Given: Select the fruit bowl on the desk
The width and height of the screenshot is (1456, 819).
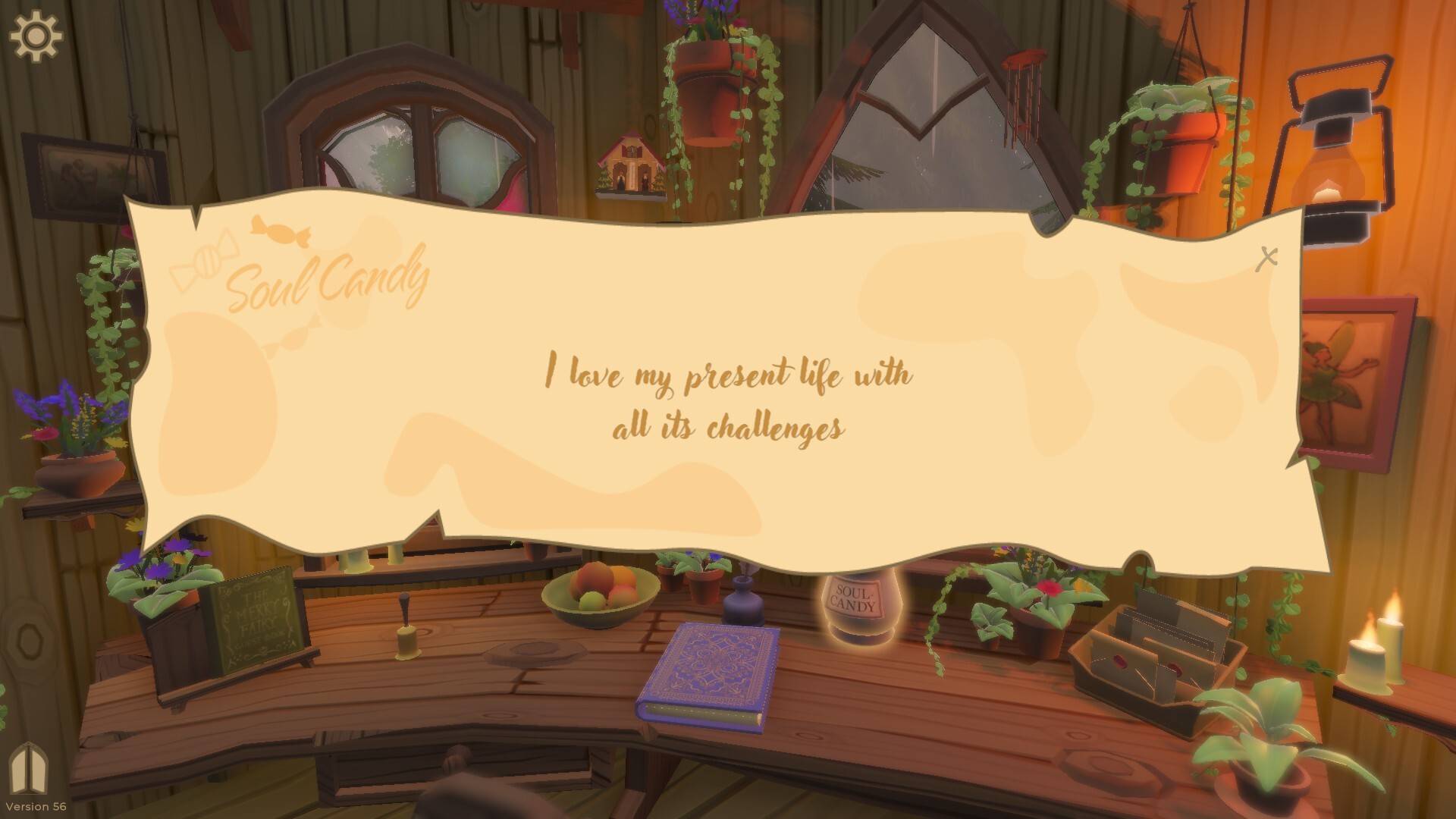Looking at the screenshot, I should tap(603, 595).
